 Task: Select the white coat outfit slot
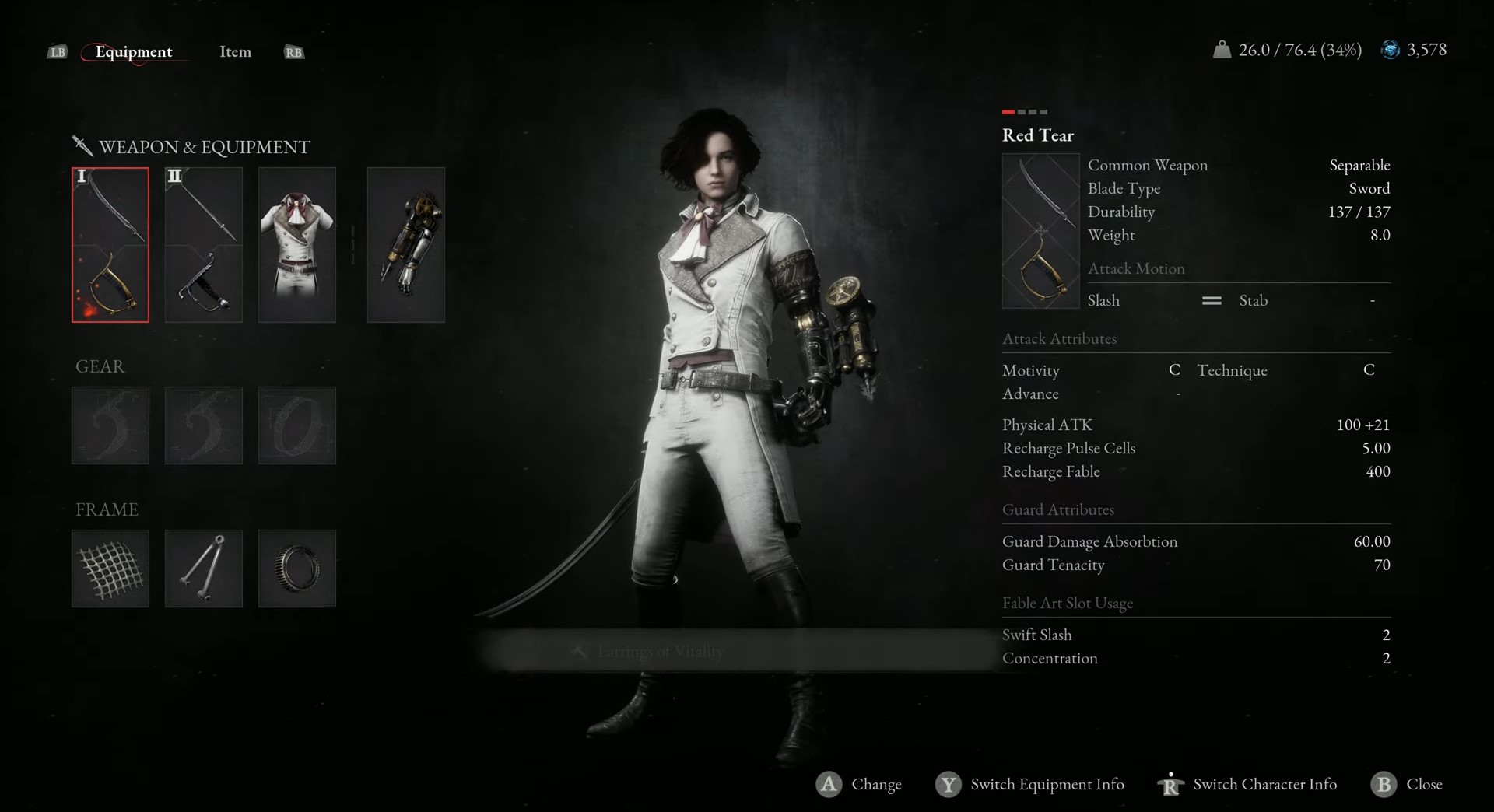pos(297,244)
